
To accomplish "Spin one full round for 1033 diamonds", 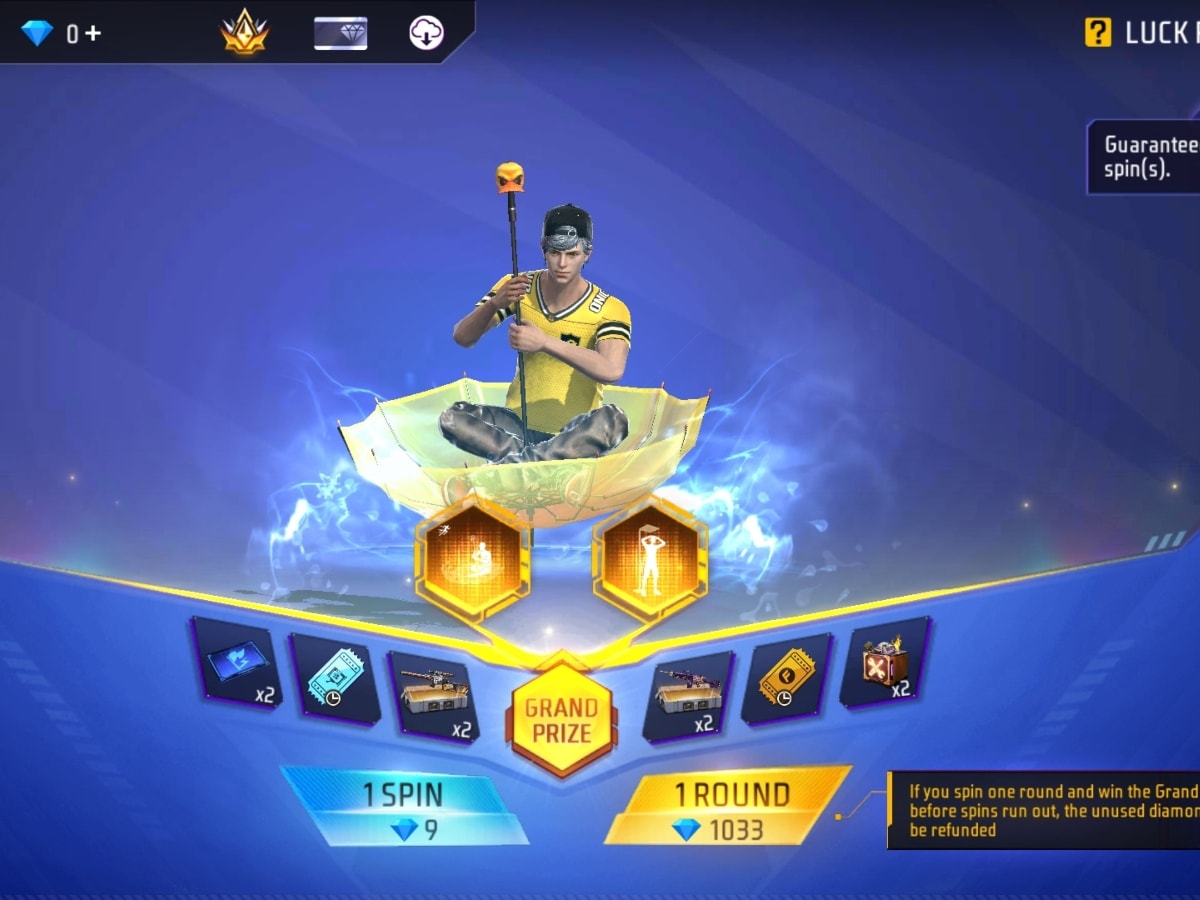I will [x=728, y=807].
